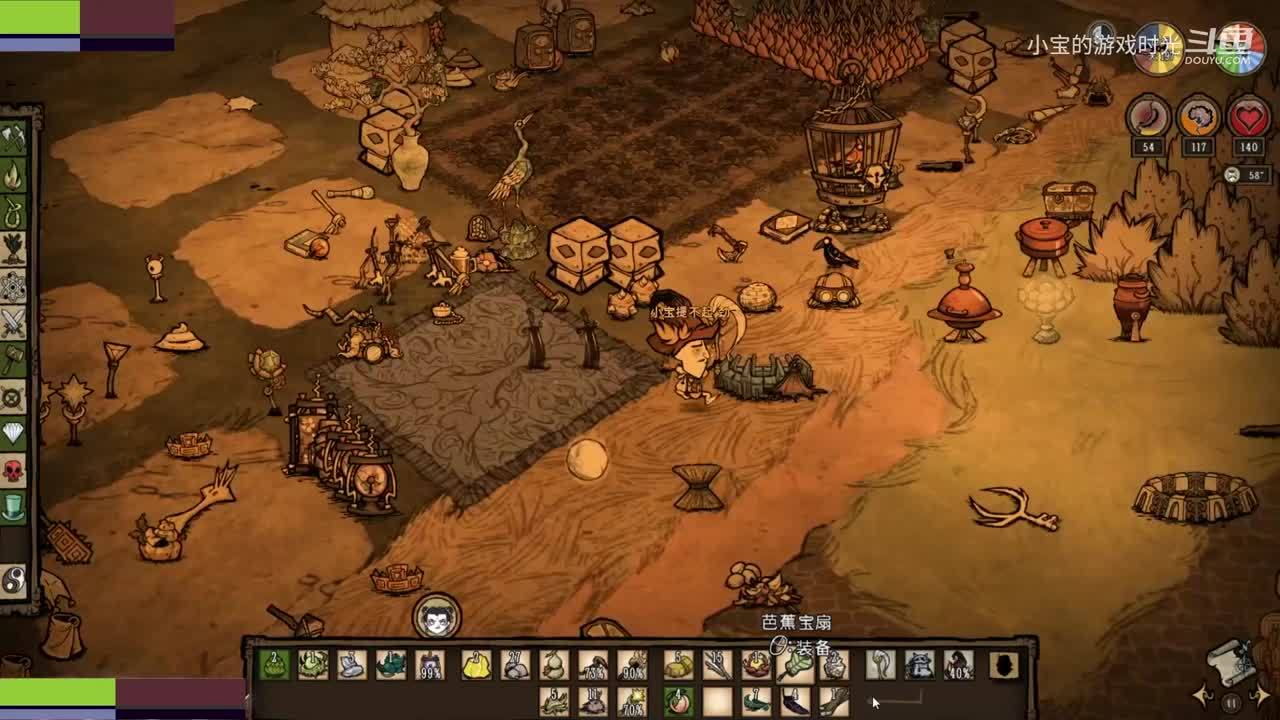Click the character portrait badge
The image size is (1280, 720).
point(437,617)
